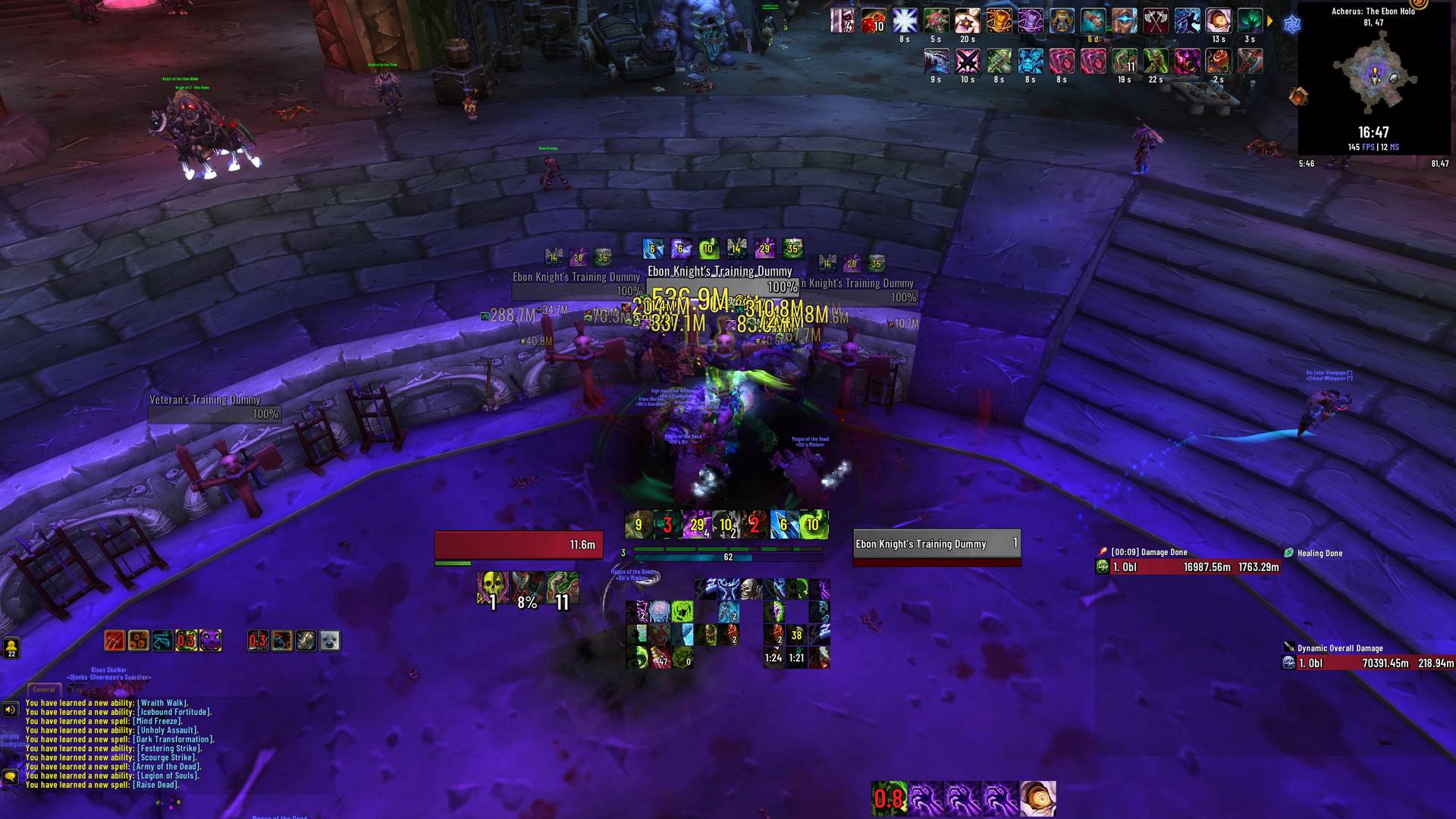
Task: Click the yellow skull tracker icon
Action: point(493,588)
